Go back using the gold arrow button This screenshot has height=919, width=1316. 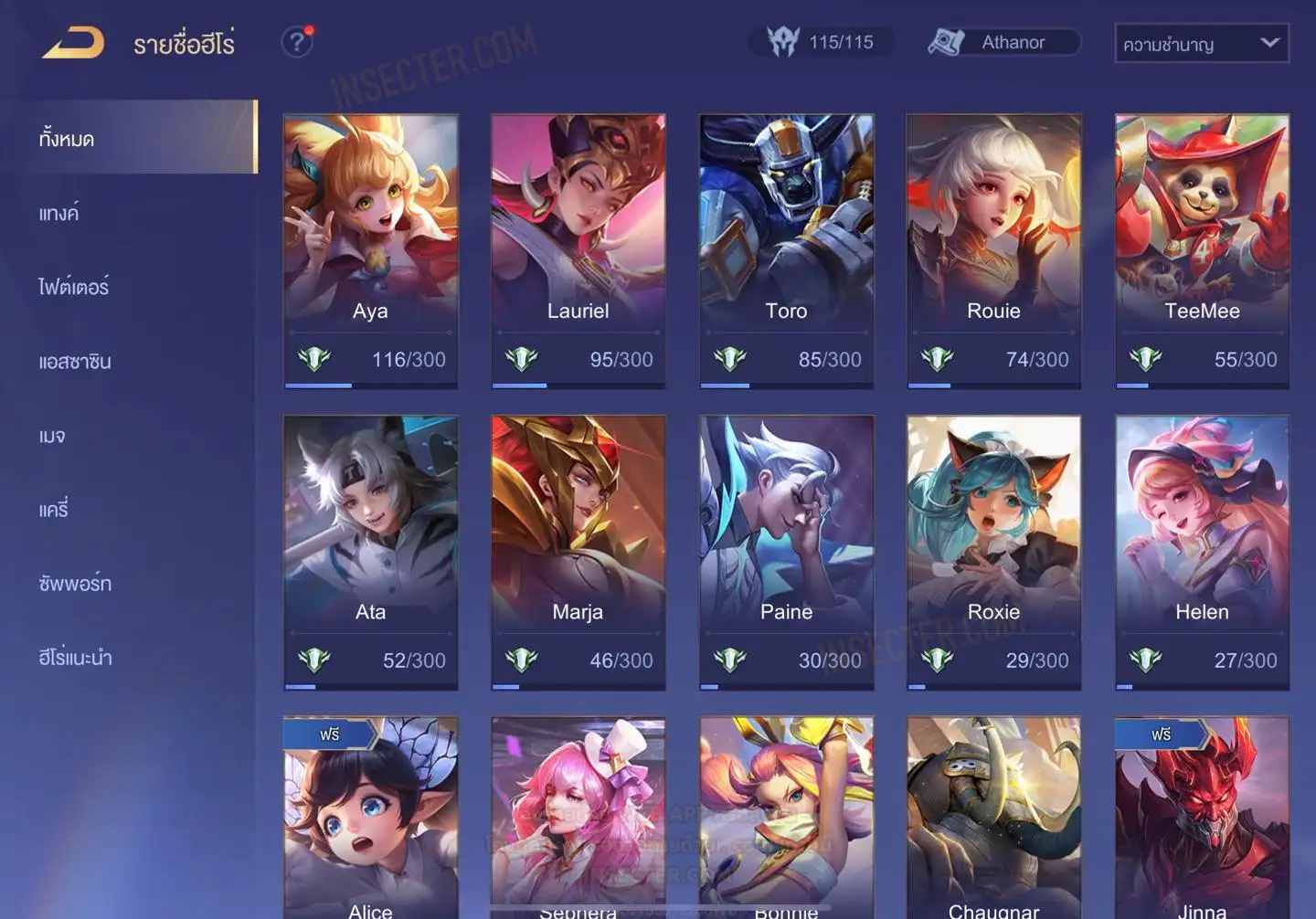click(x=73, y=43)
